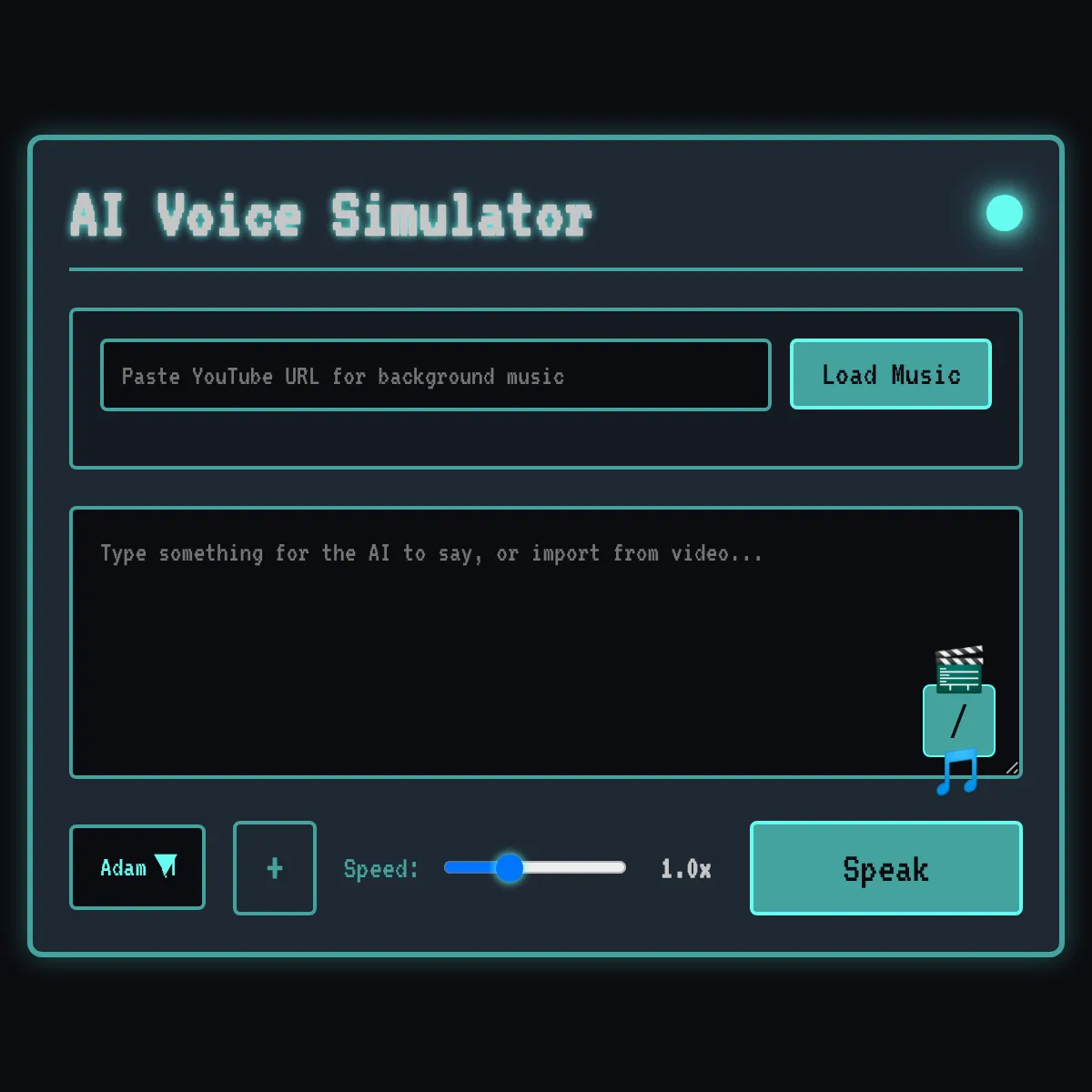Viewport: 1092px width, 1092px height.
Task: Click the YouTube URL input field
Action: pos(435,375)
